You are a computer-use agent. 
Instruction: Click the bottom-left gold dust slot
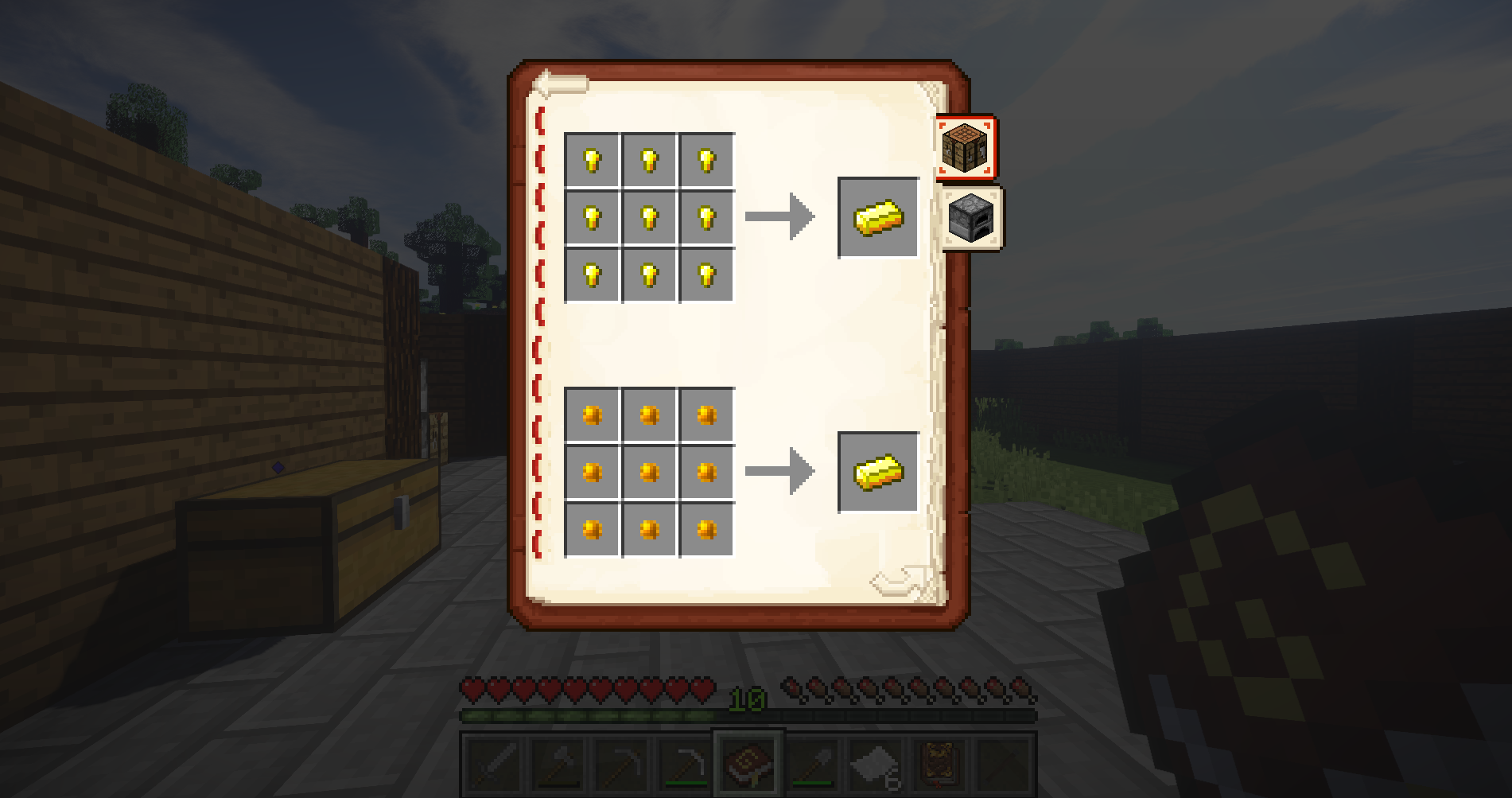pos(592,529)
